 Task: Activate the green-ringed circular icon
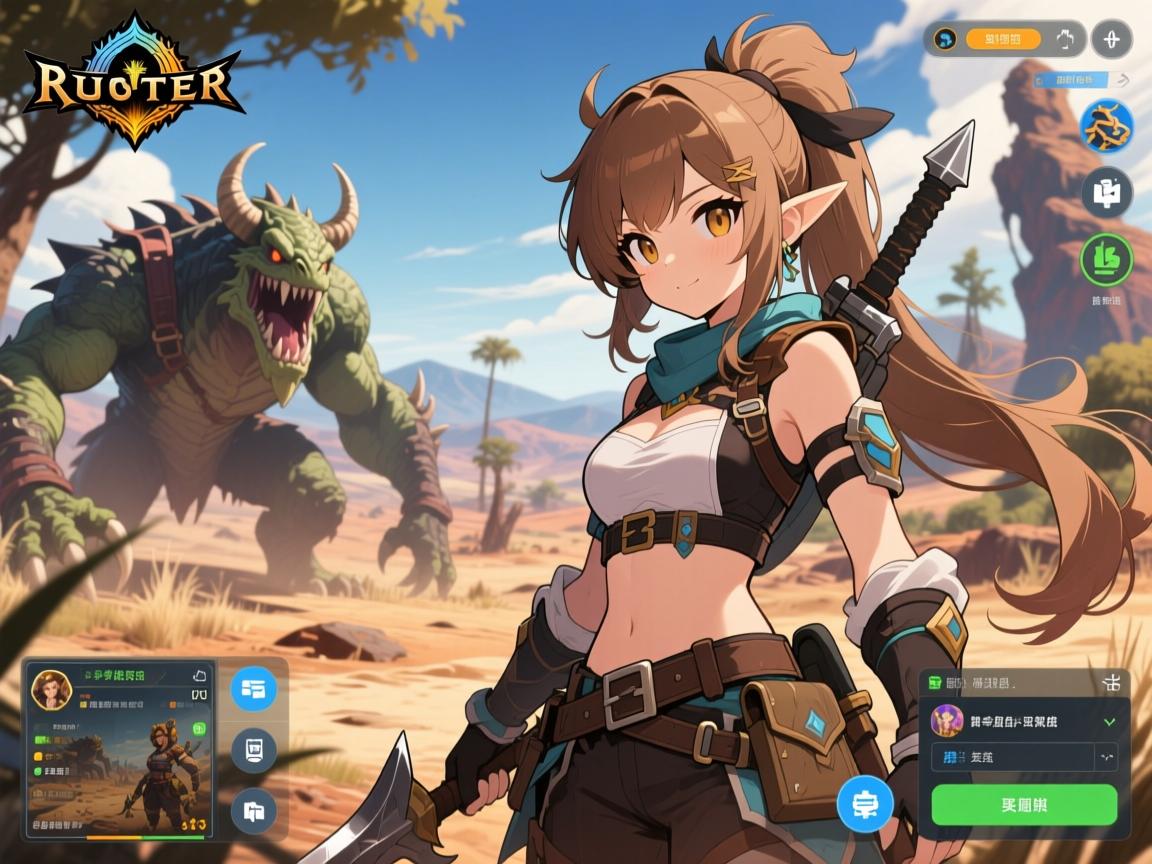(x=1106, y=258)
